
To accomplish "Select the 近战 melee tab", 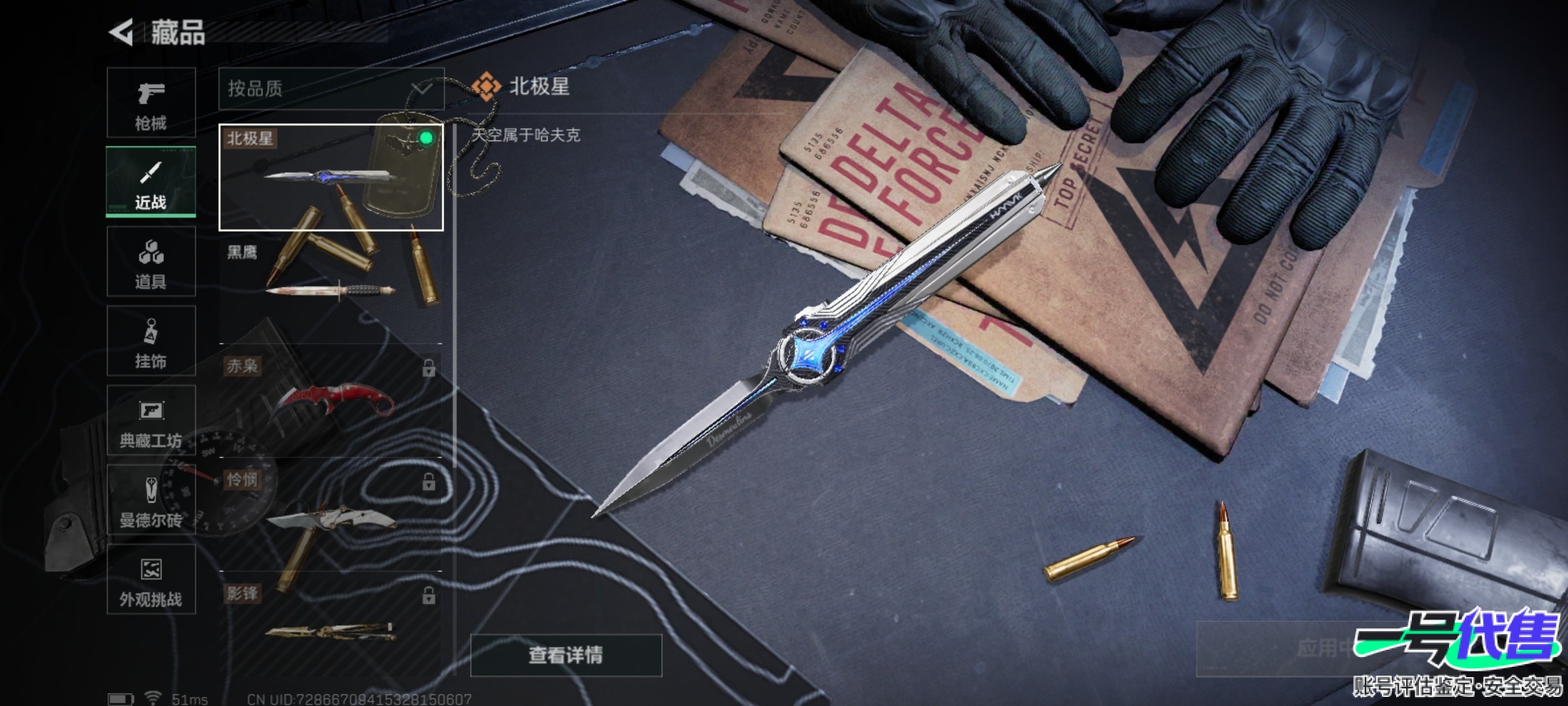I will tap(151, 182).
